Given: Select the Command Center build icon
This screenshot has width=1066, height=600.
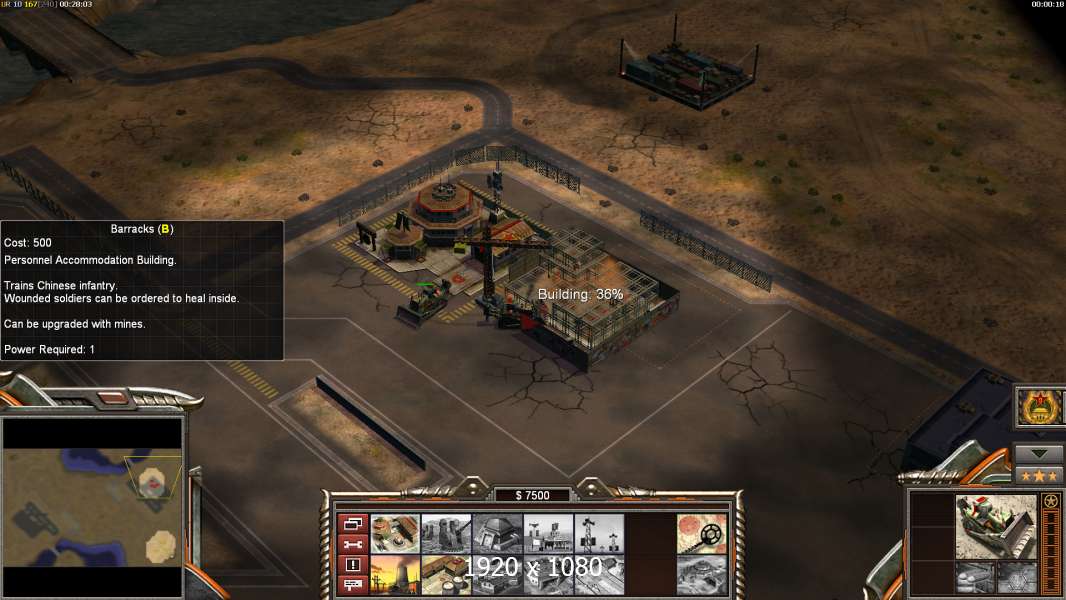Looking at the screenshot, I should [395, 533].
